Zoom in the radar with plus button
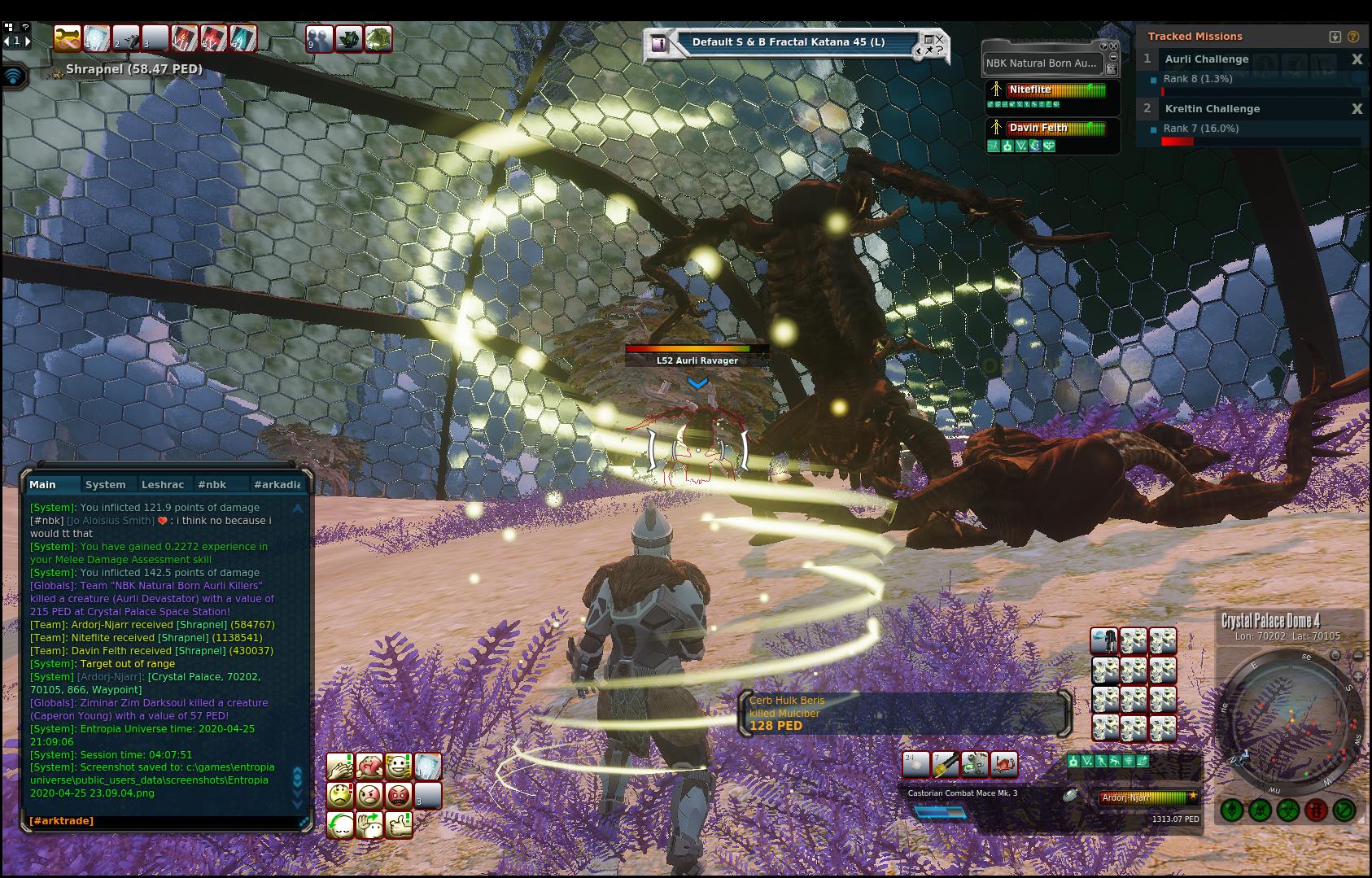Screen dimensions: 1372x878 pos(1358,676)
